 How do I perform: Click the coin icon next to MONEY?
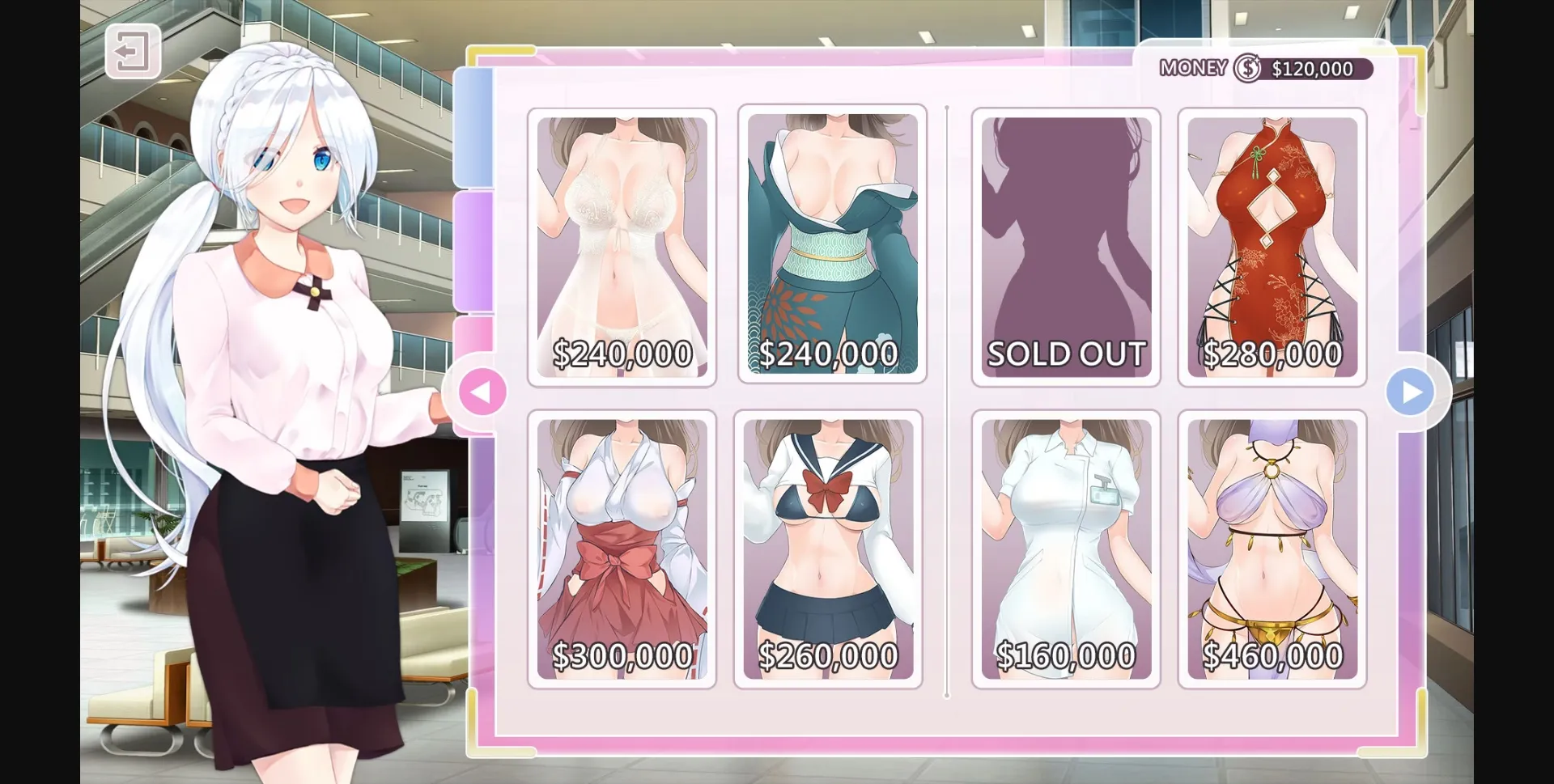[1246, 69]
